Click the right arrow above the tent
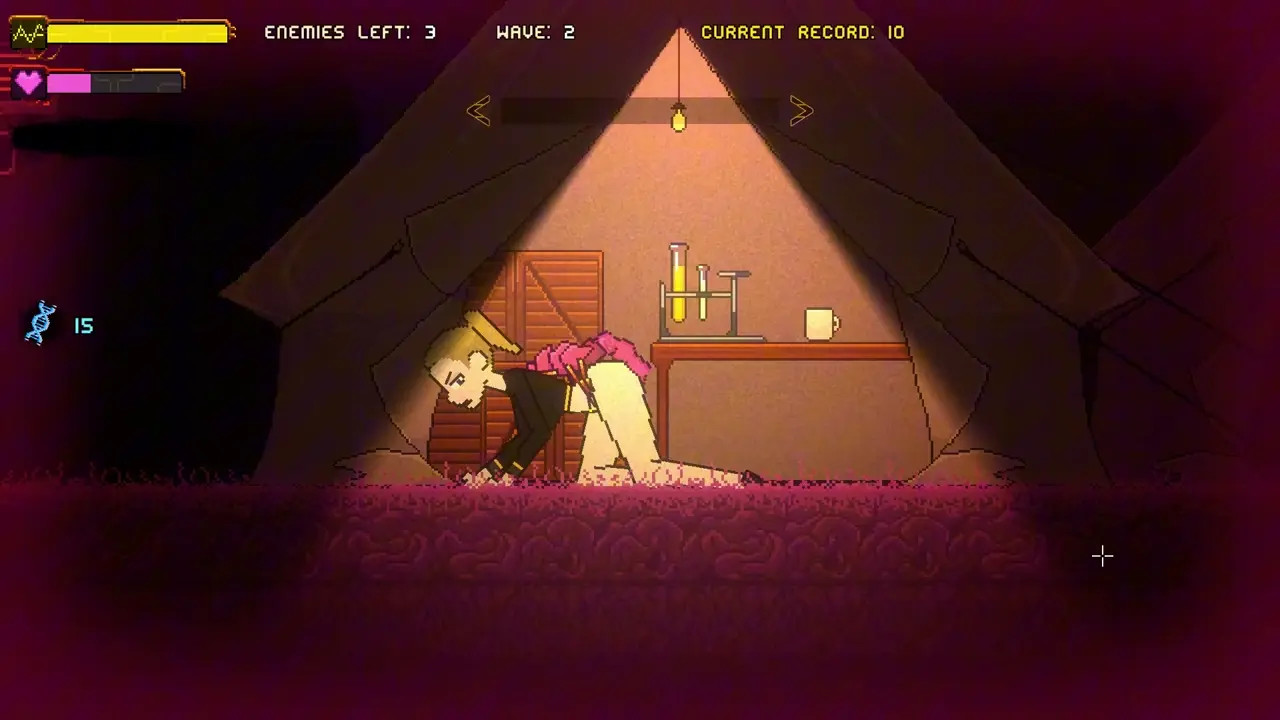 801,111
